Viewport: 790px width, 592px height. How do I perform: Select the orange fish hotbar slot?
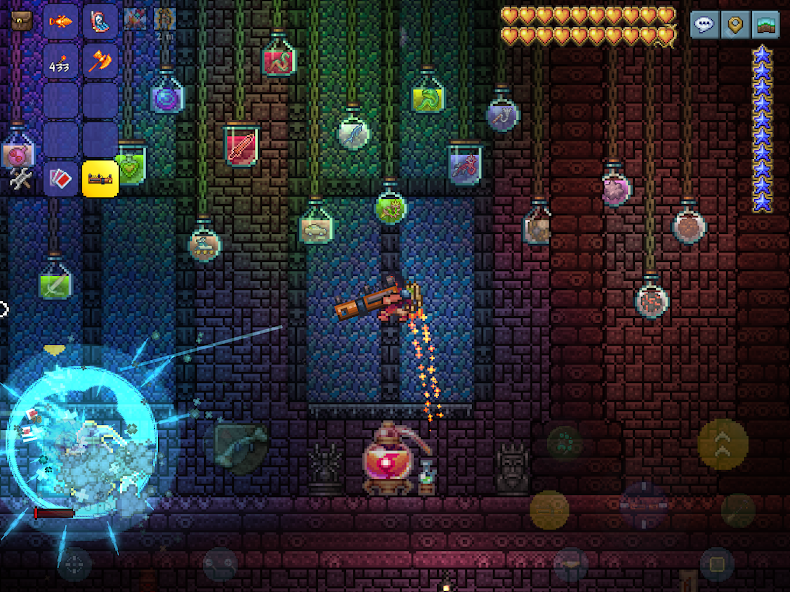[61, 20]
